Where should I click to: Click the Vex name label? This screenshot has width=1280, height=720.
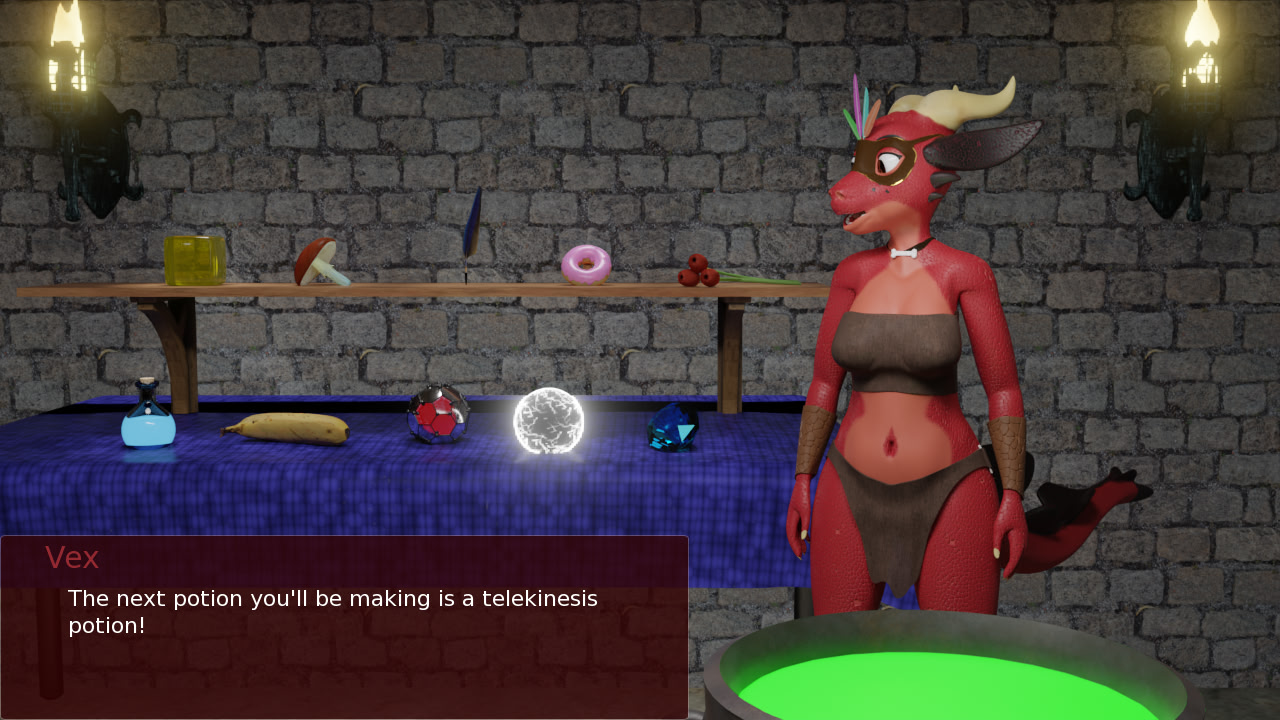(x=73, y=558)
